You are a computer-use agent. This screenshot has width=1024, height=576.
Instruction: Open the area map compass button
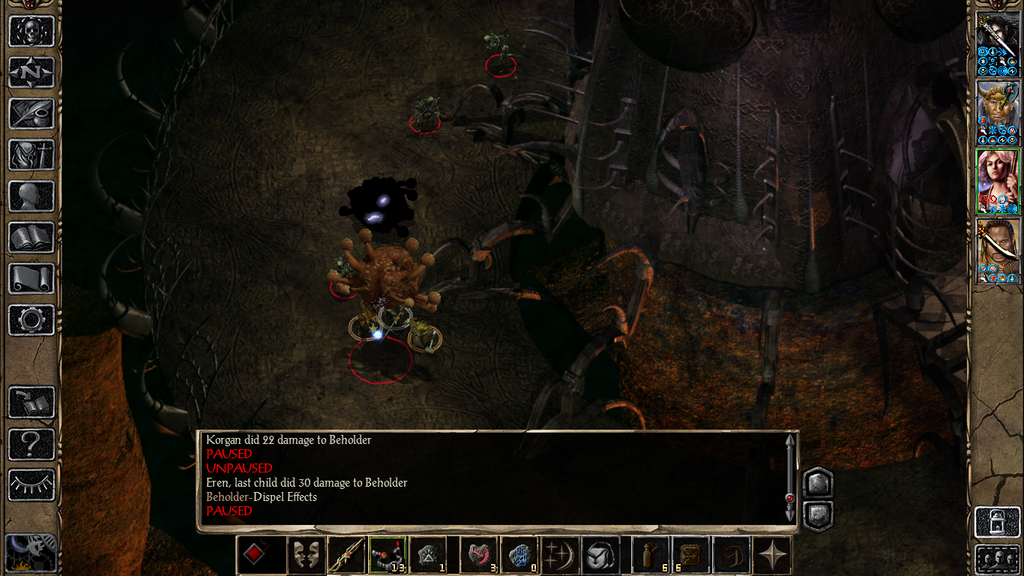tap(31, 72)
